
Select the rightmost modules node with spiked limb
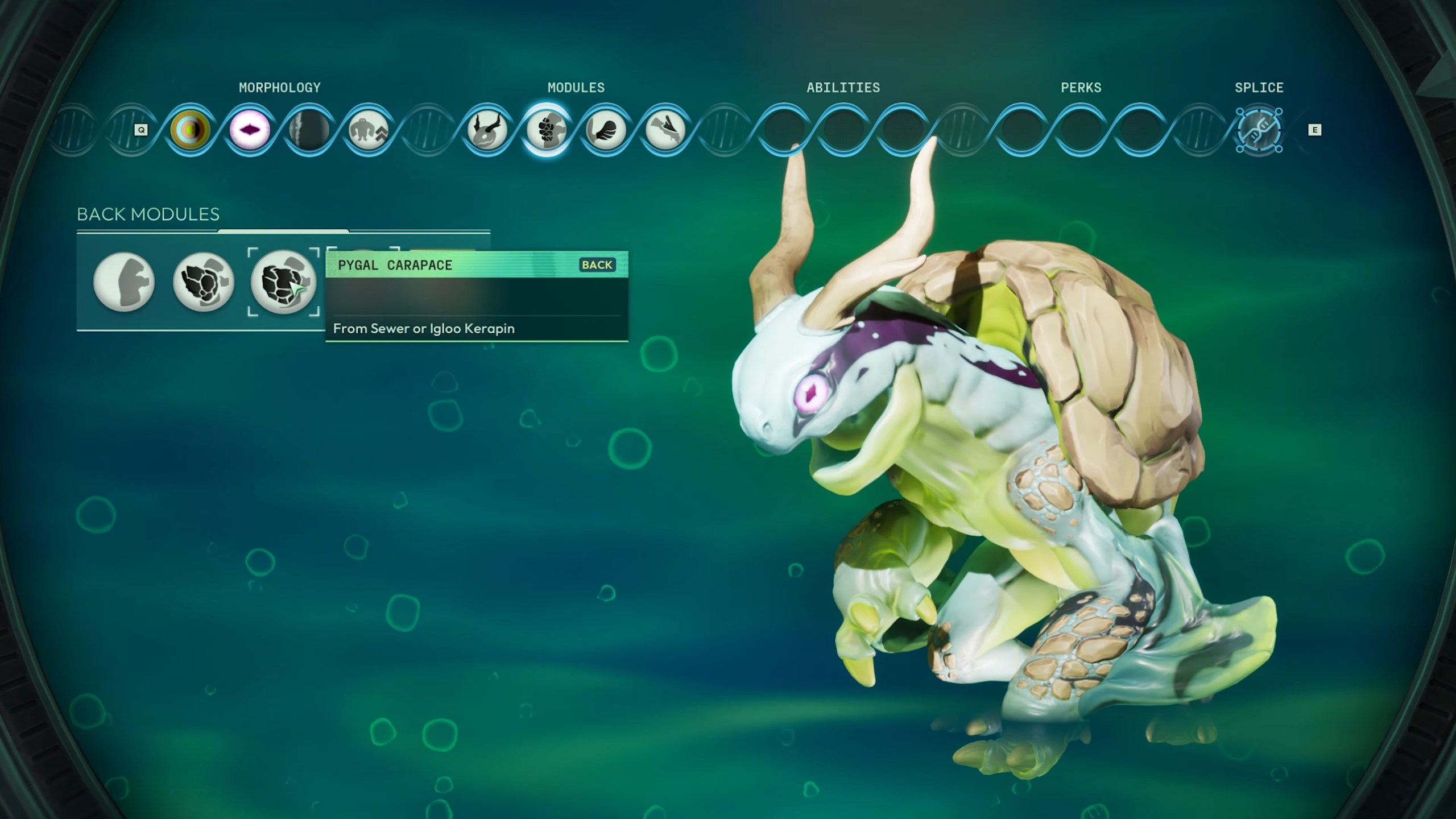click(x=664, y=130)
